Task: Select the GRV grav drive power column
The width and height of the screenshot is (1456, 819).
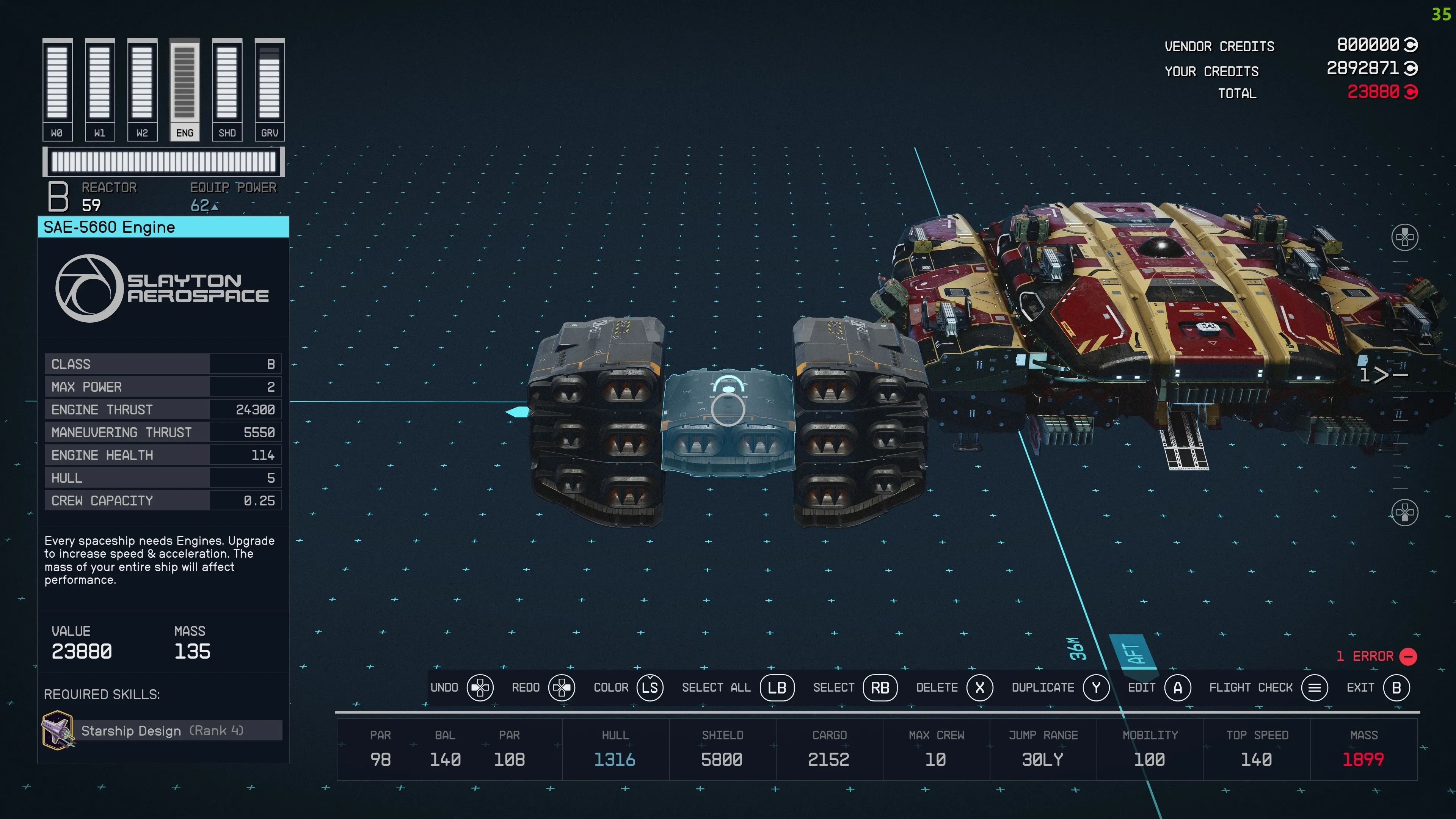Action: coord(270,89)
